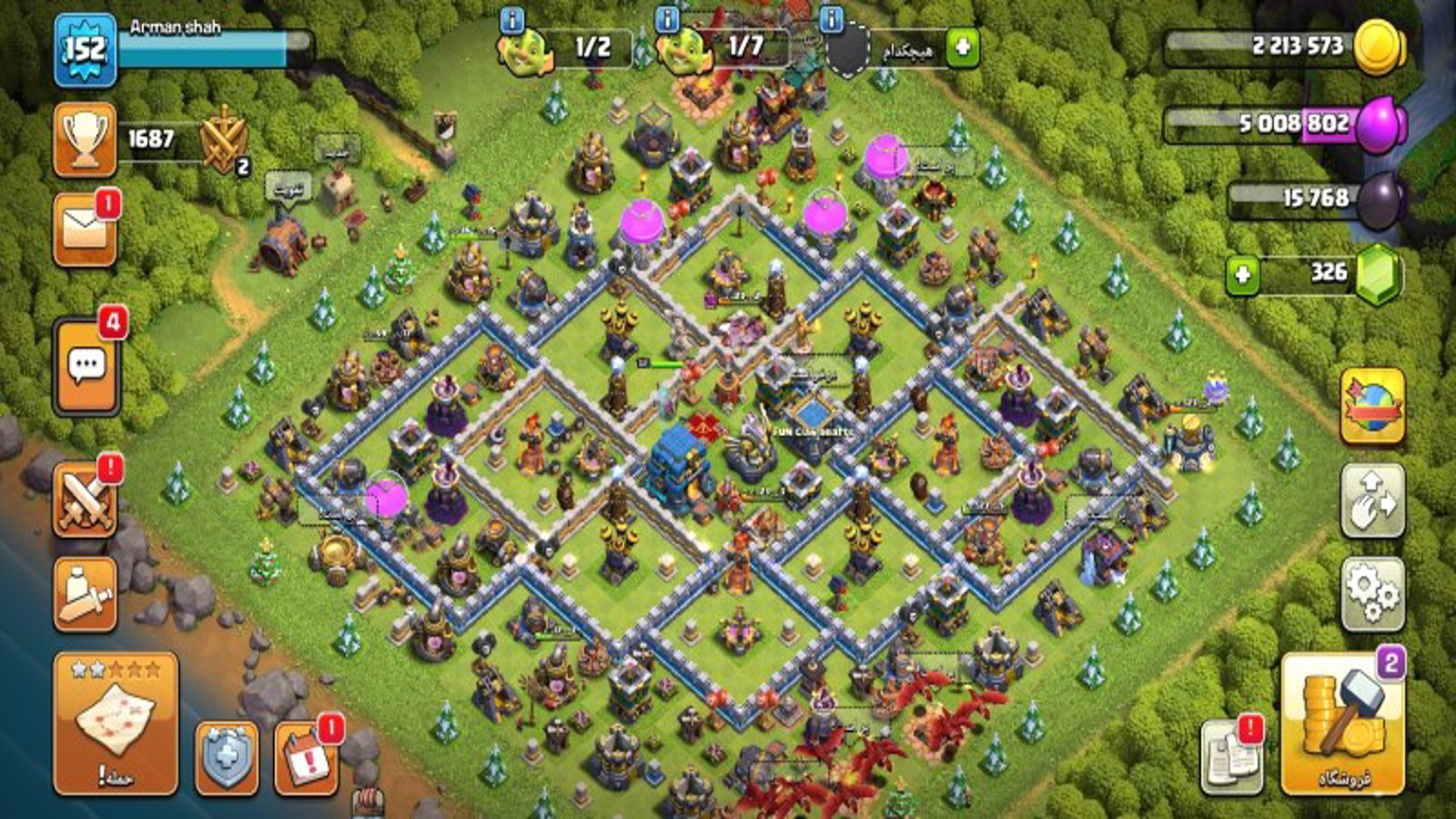The height and width of the screenshot is (819, 1456).
Task: Open the mail inbox envelope
Action: pyautogui.click(x=85, y=229)
